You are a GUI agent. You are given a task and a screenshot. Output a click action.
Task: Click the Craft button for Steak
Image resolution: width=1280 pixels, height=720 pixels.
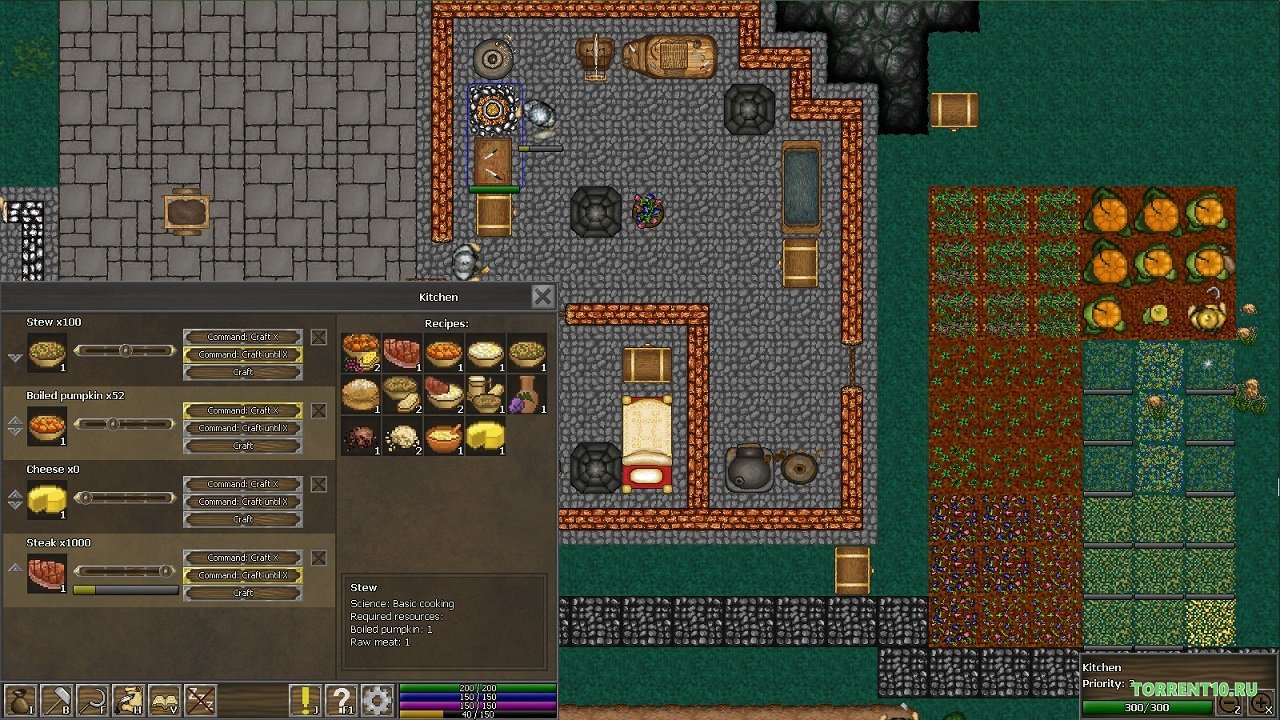243,592
